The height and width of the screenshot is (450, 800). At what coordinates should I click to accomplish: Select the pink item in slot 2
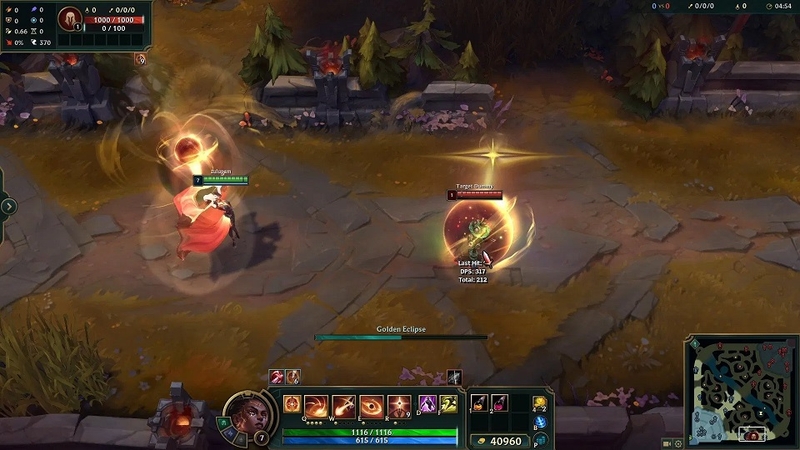click(500, 402)
